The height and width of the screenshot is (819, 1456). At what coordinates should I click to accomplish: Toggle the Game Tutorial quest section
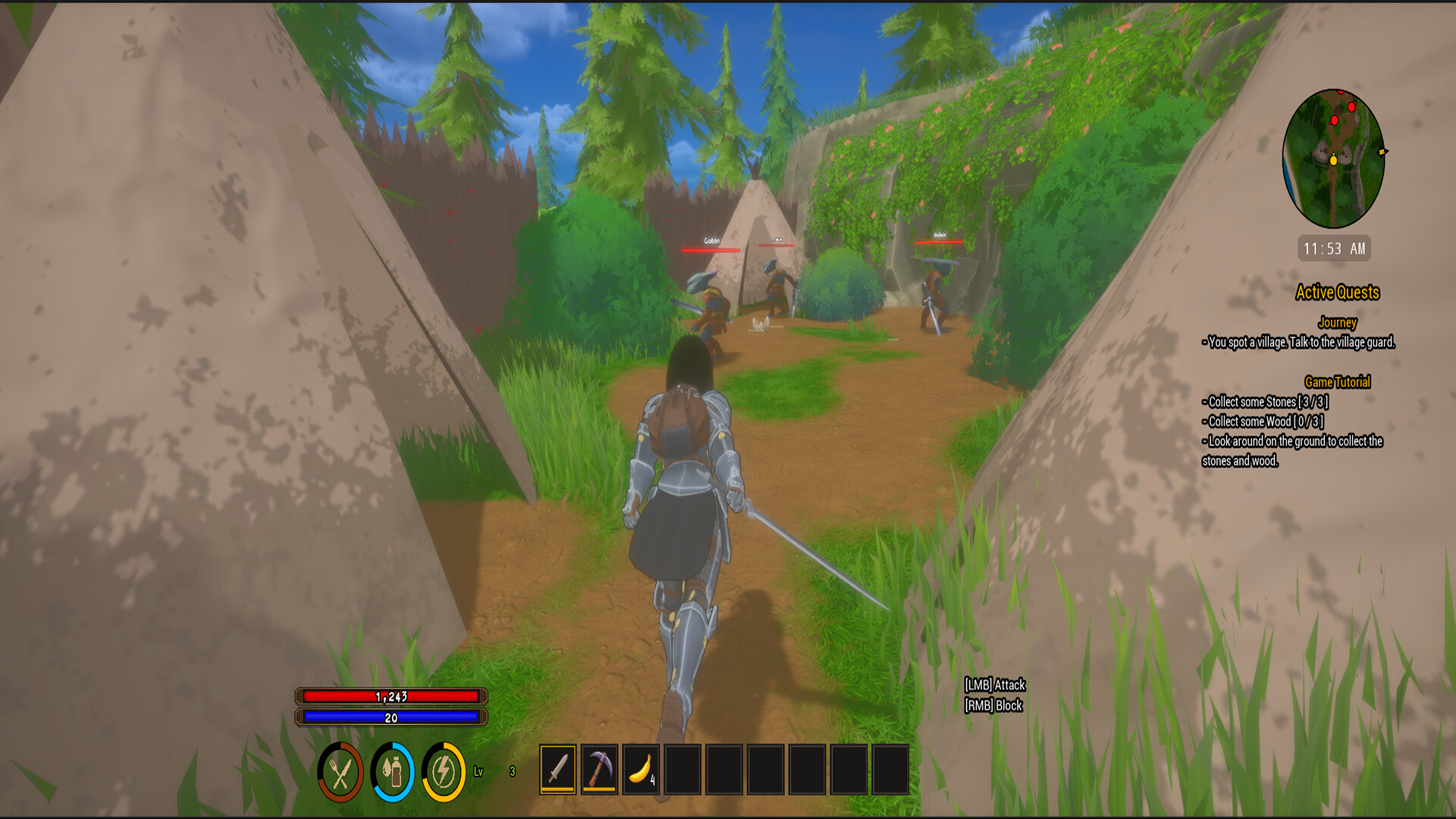pyautogui.click(x=1338, y=382)
